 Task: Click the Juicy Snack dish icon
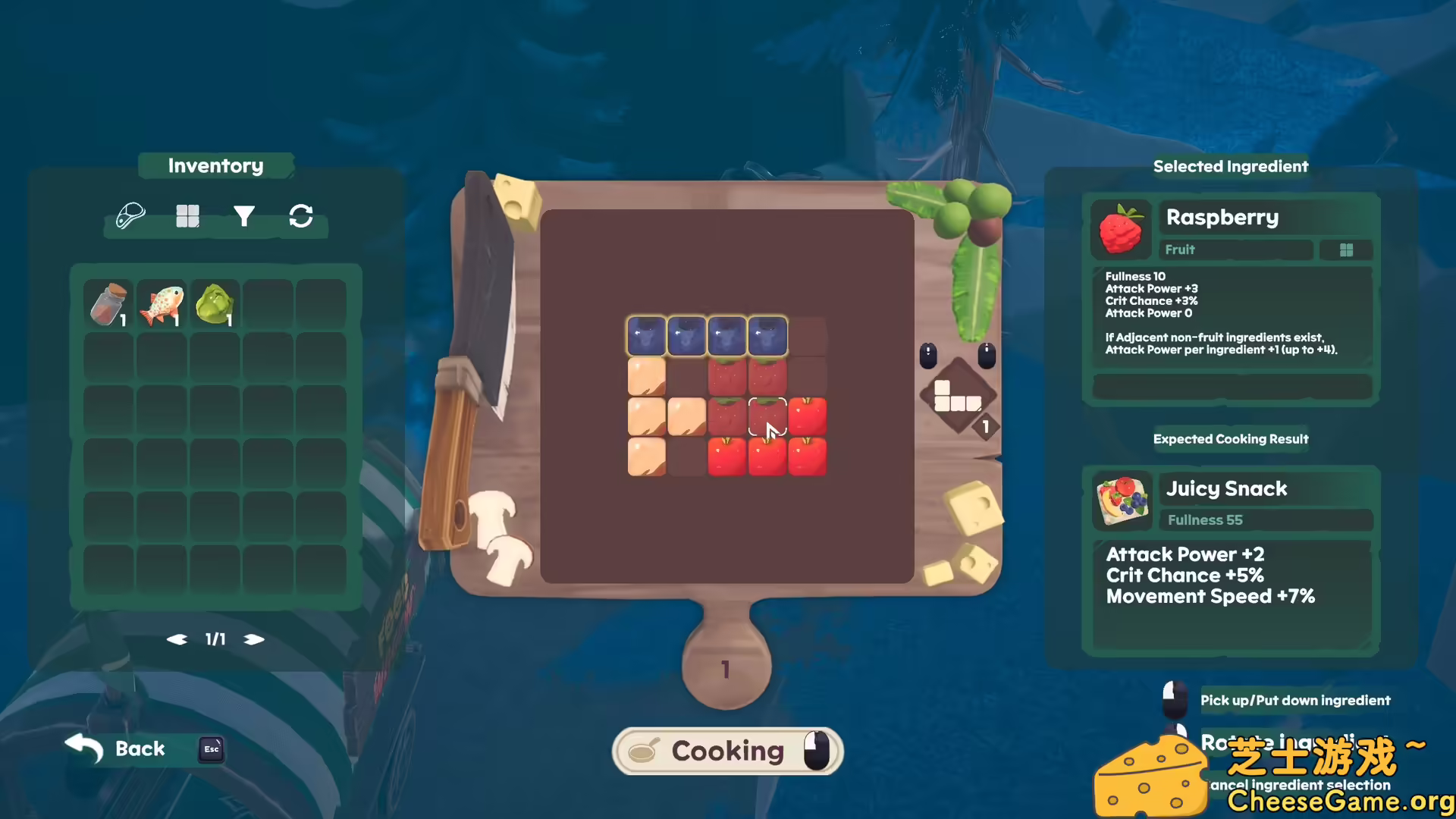[x=1122, y=500]
